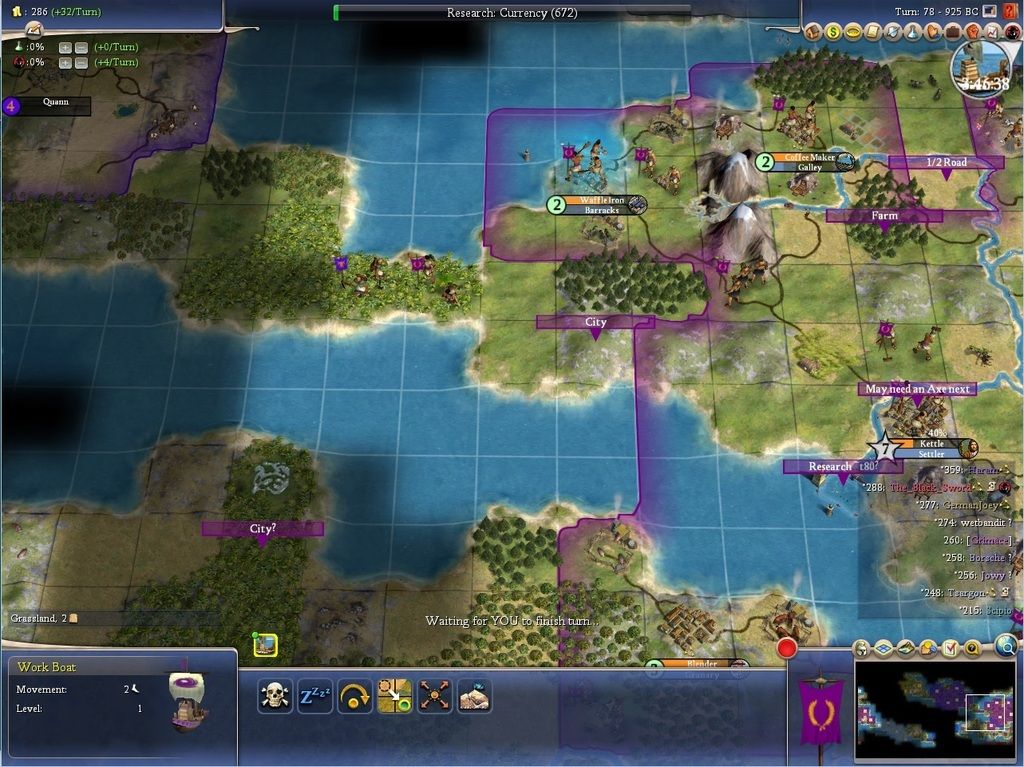Select the Coffee Maker city bar
The width and height of the screenshot is (1024, 767).
click(x=810, y=162)
